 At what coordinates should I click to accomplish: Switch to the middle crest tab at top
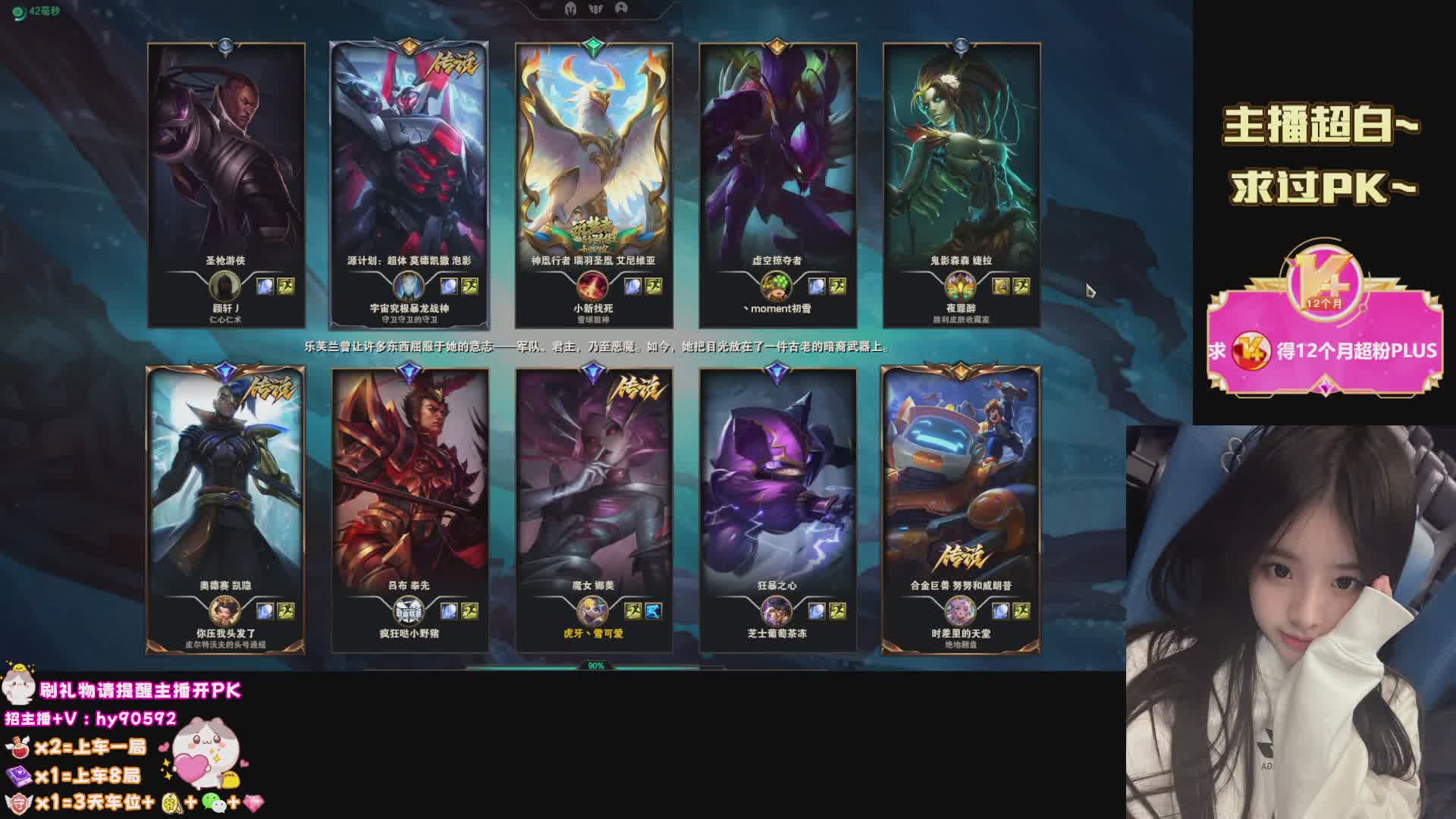pyautogui.click(x=596, y=8)
